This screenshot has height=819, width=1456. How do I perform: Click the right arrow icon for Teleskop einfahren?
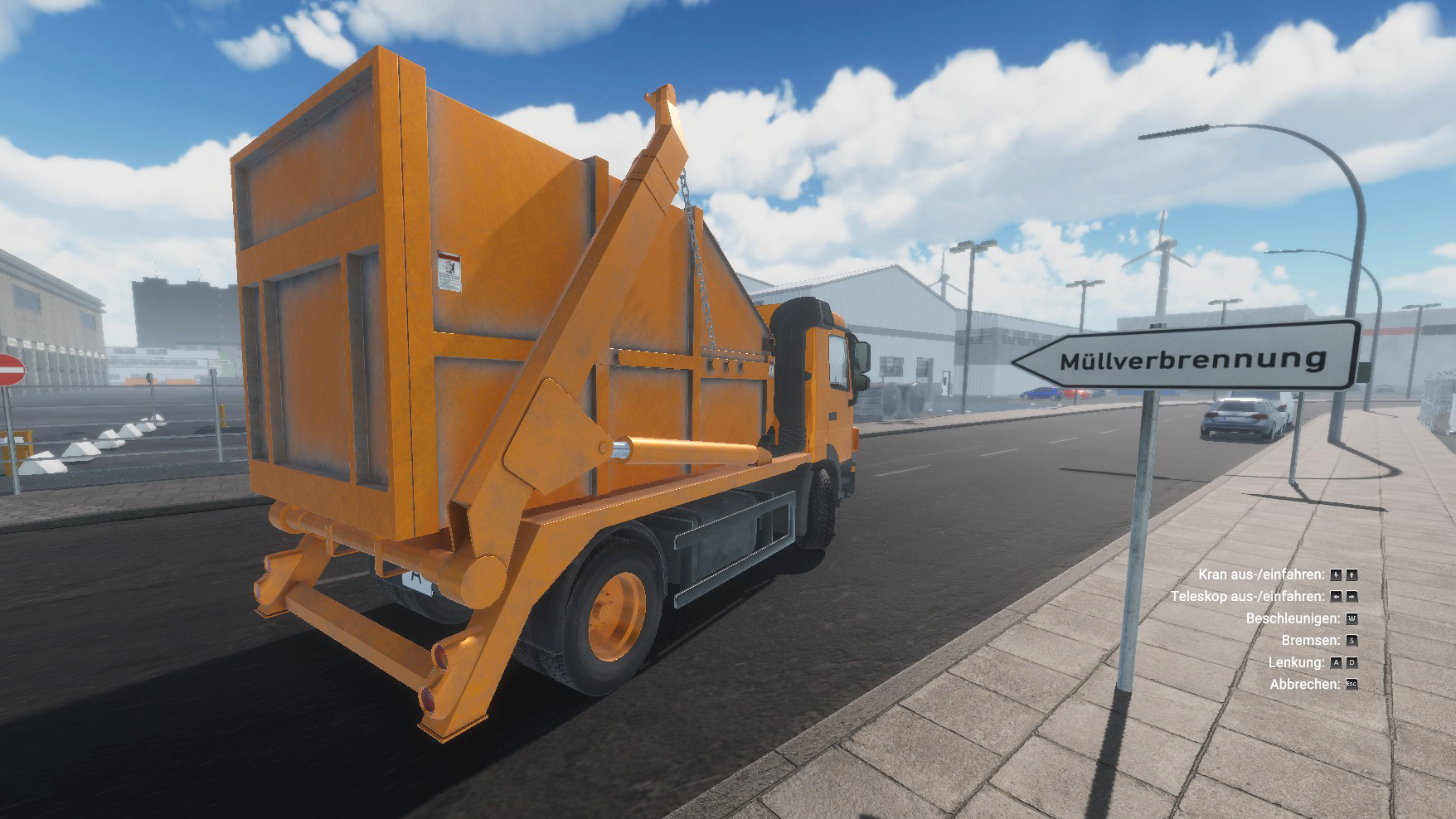point(1352,597)
